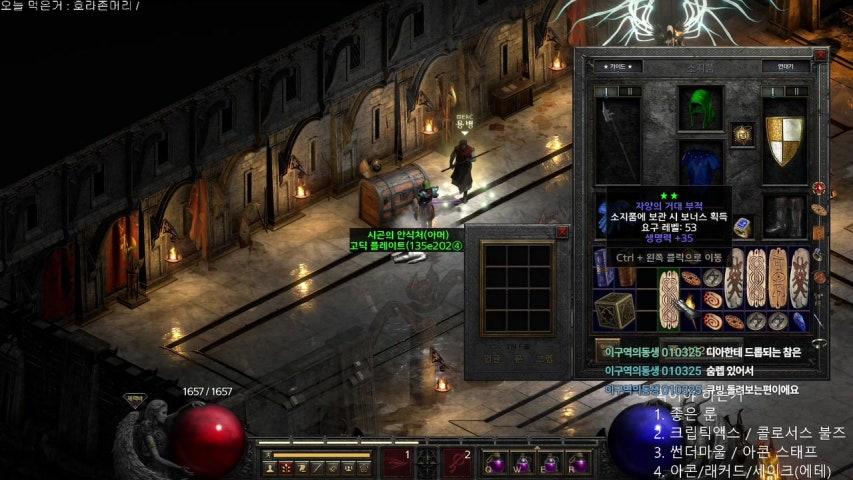Select the white and gold shield slot

(784, 140)
